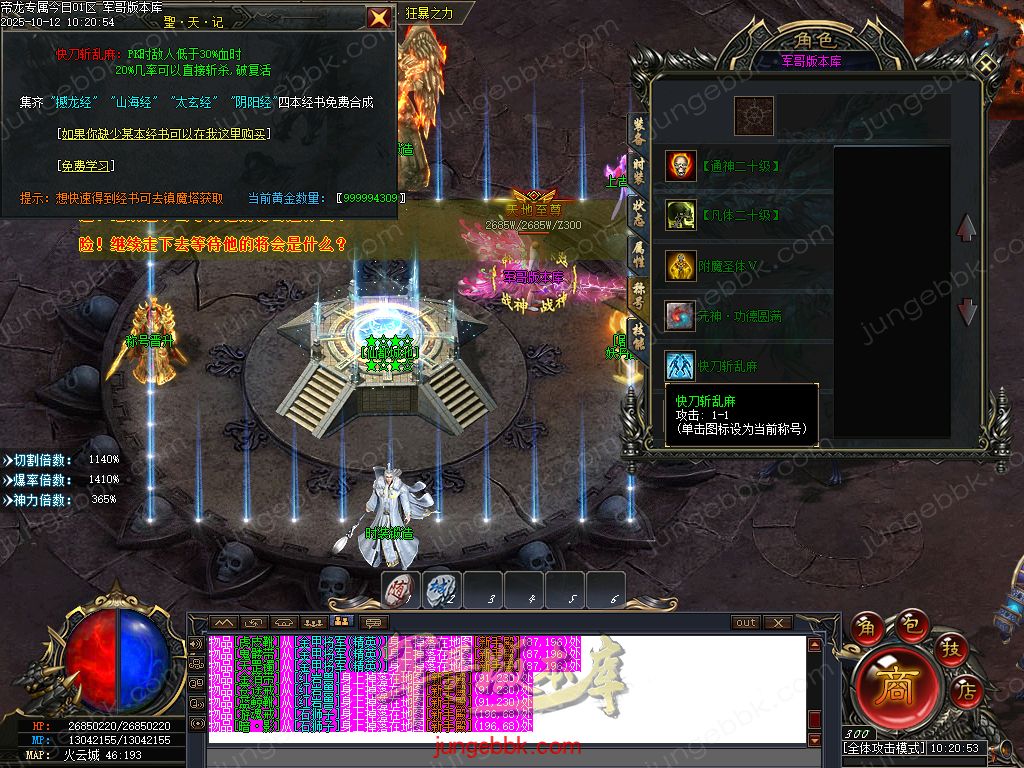Switch to the 装备 equipment tab

point(639,132)
